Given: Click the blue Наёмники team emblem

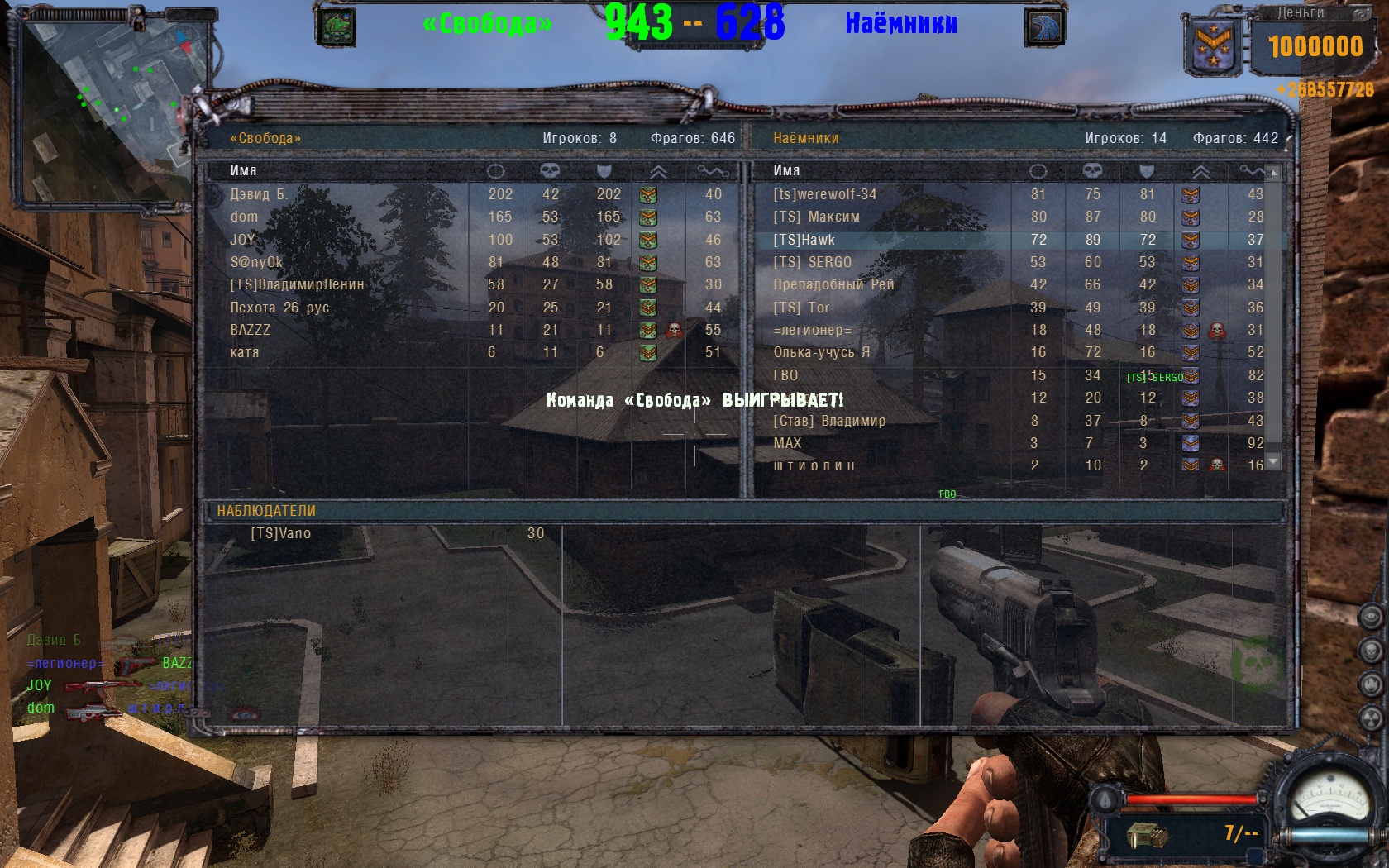Looking at the screenshot, I should point(1044,26).
